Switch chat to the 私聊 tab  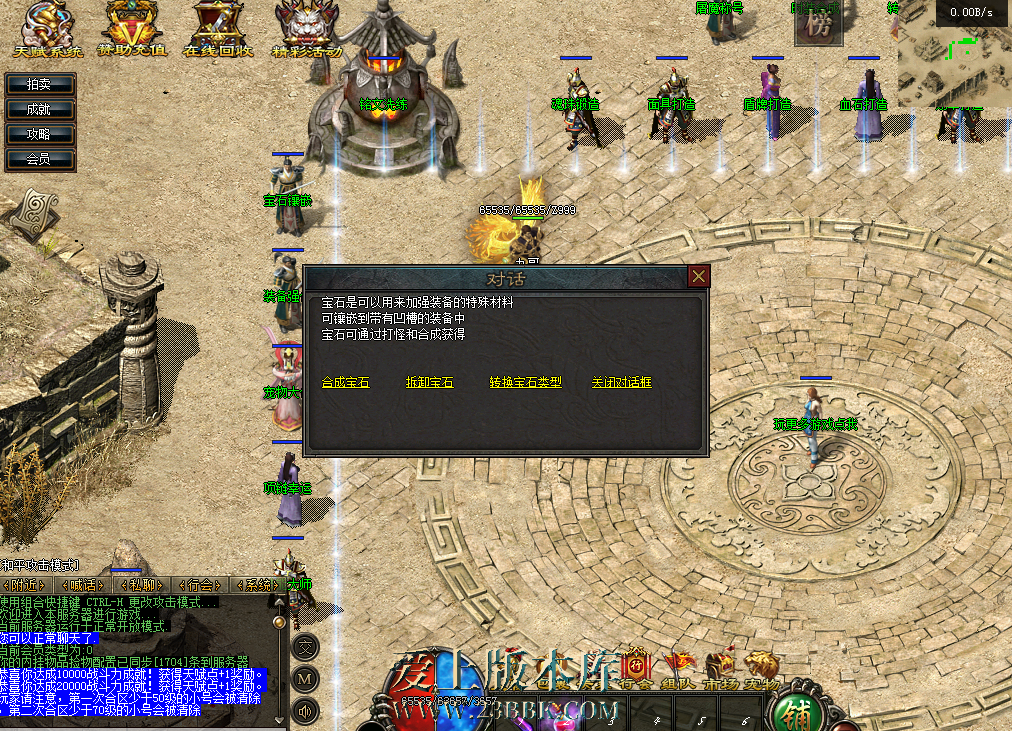141,584
